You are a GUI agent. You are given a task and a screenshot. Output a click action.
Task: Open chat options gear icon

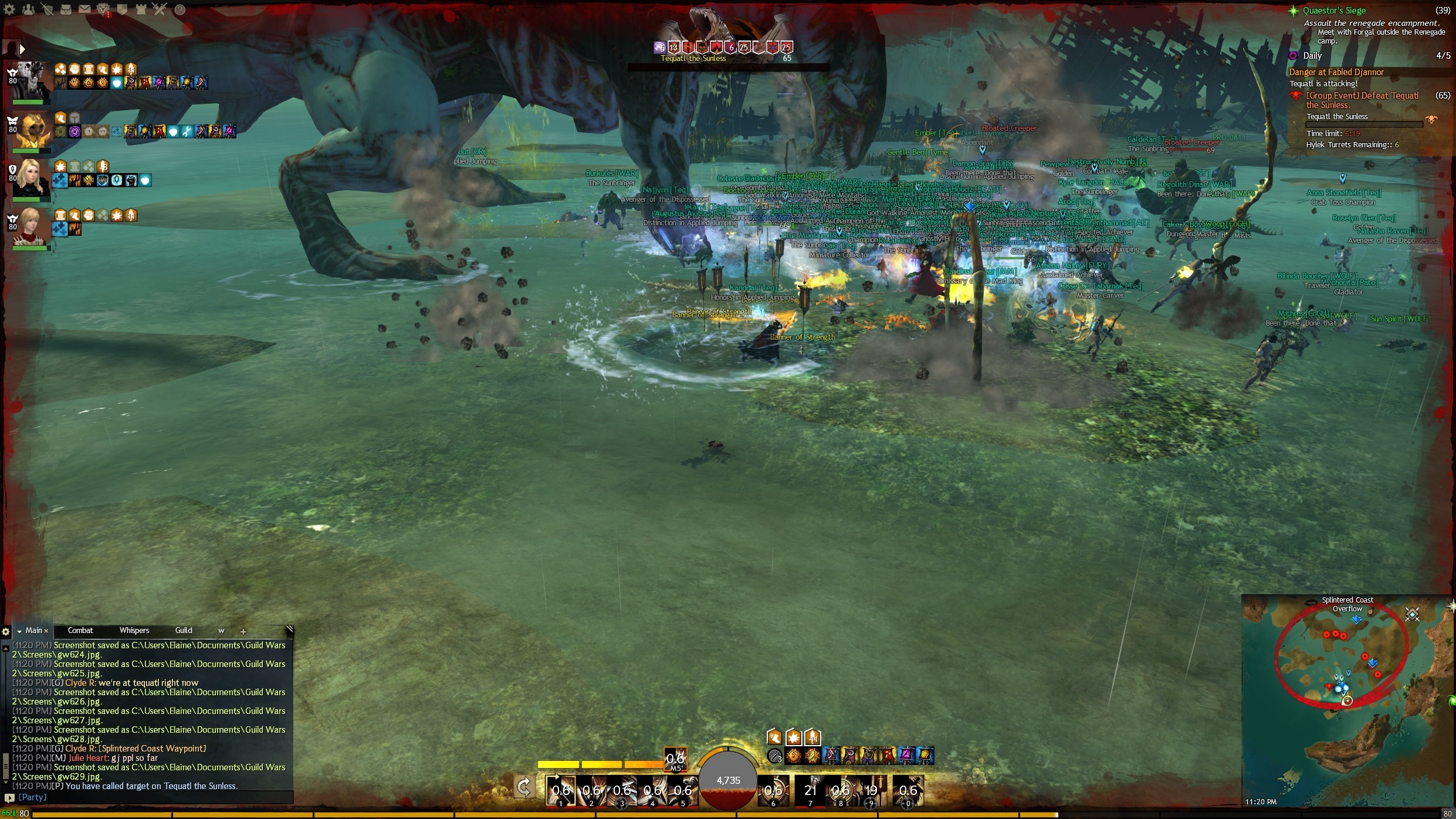point(6,632)
